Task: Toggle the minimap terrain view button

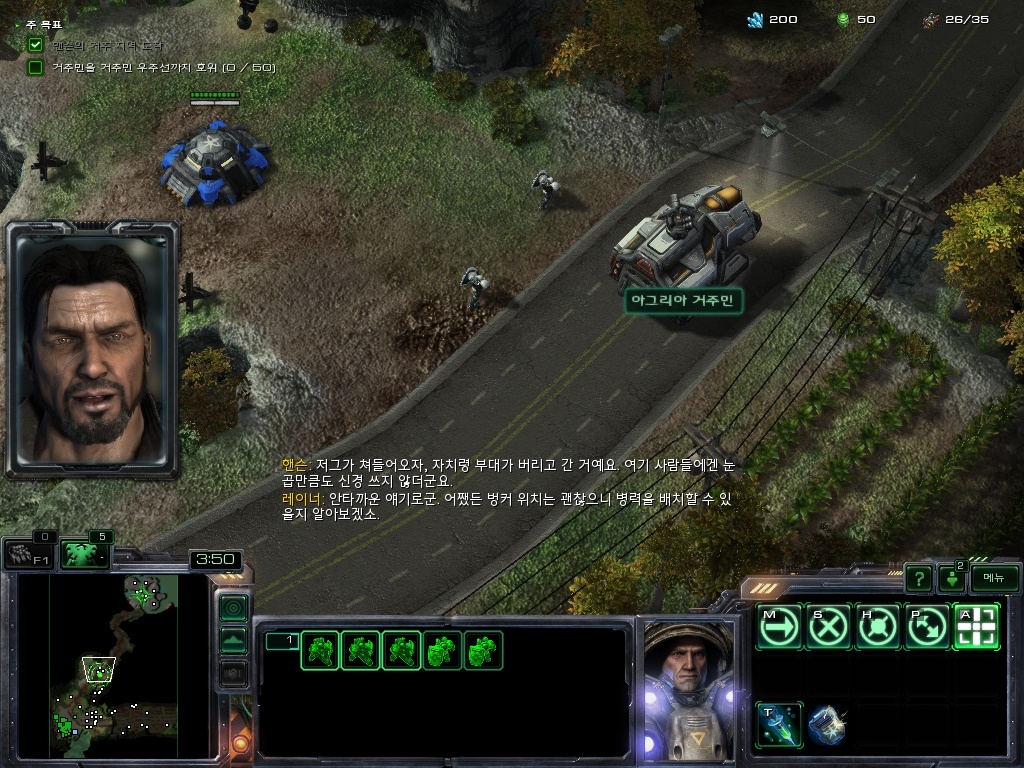Action: point(233,640)
